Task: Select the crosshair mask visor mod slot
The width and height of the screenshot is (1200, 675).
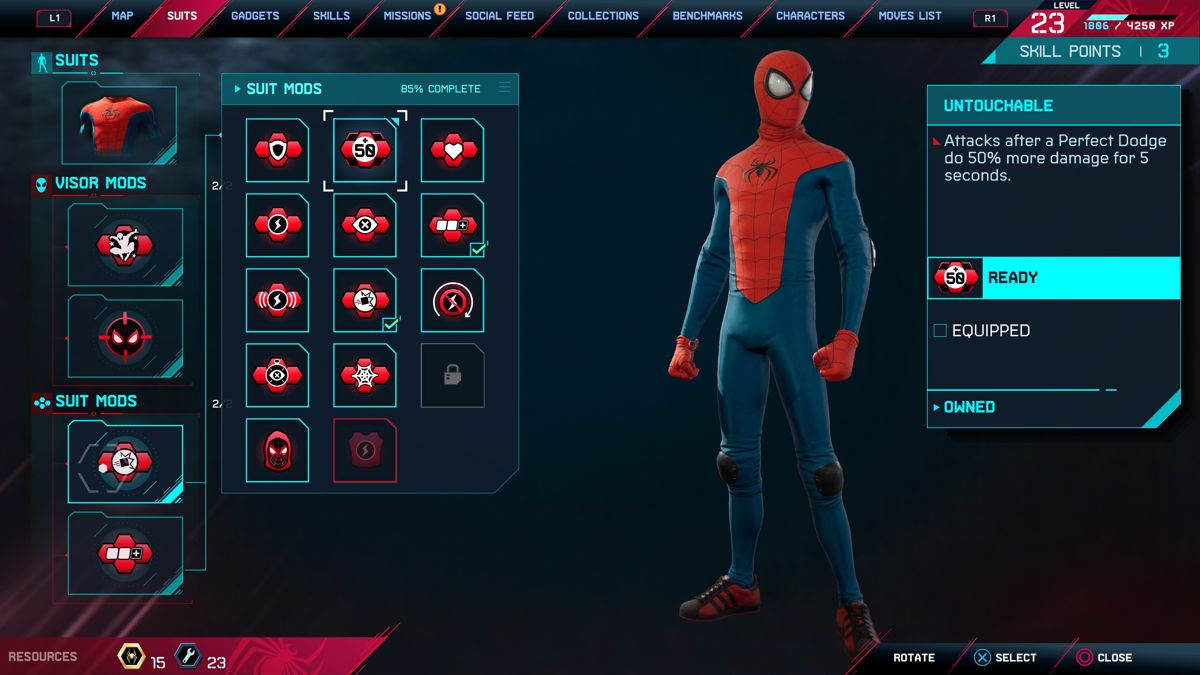Action: coord(125,337)
